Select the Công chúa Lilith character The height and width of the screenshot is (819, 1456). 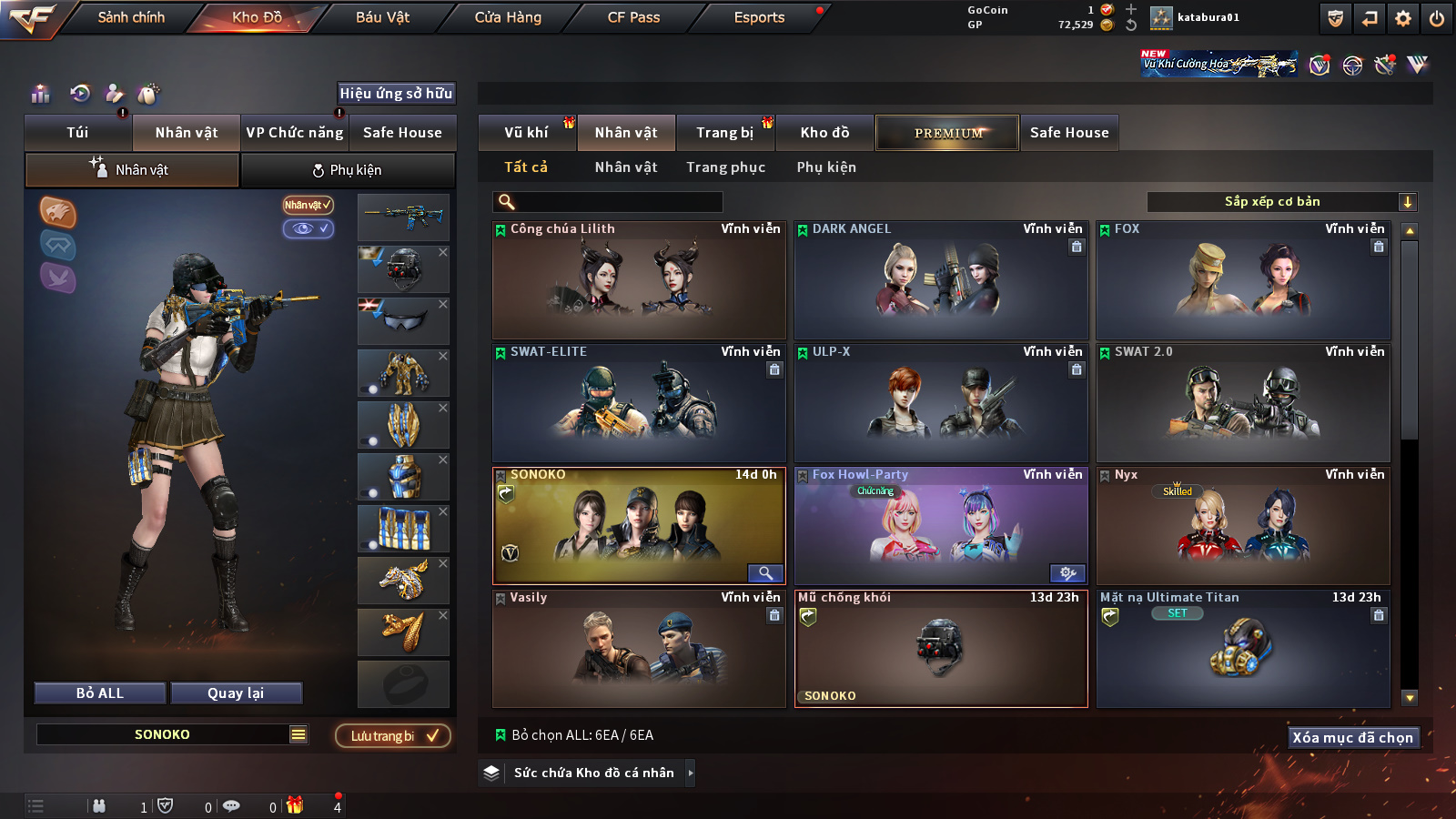click(639, 280)
